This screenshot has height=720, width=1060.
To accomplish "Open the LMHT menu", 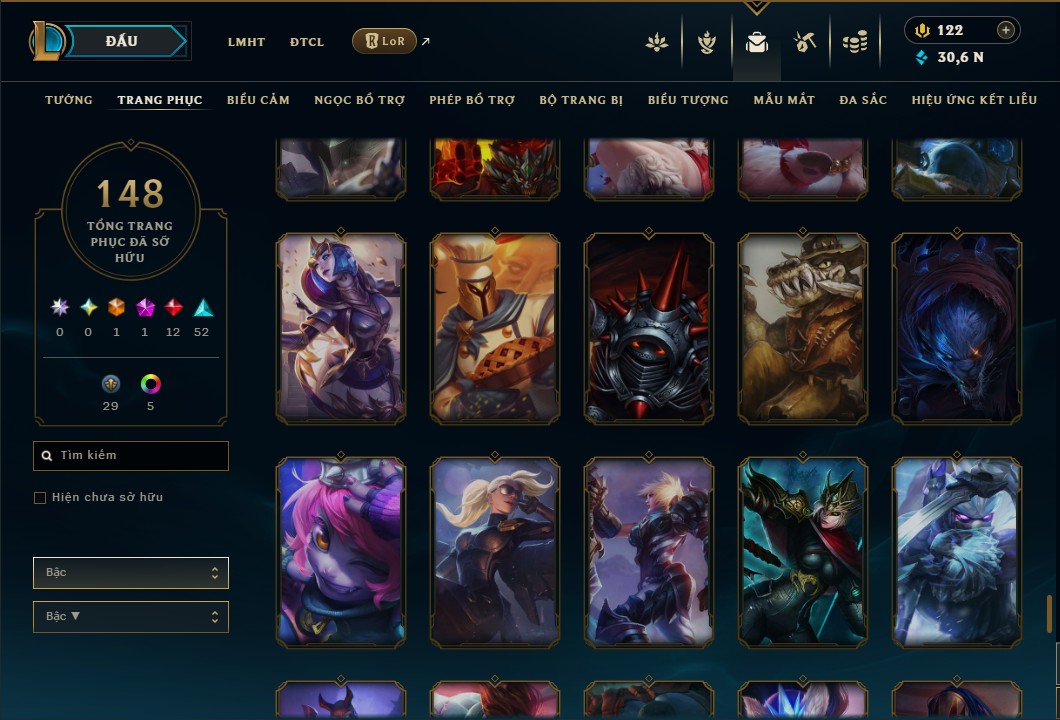I will [246, 42].
